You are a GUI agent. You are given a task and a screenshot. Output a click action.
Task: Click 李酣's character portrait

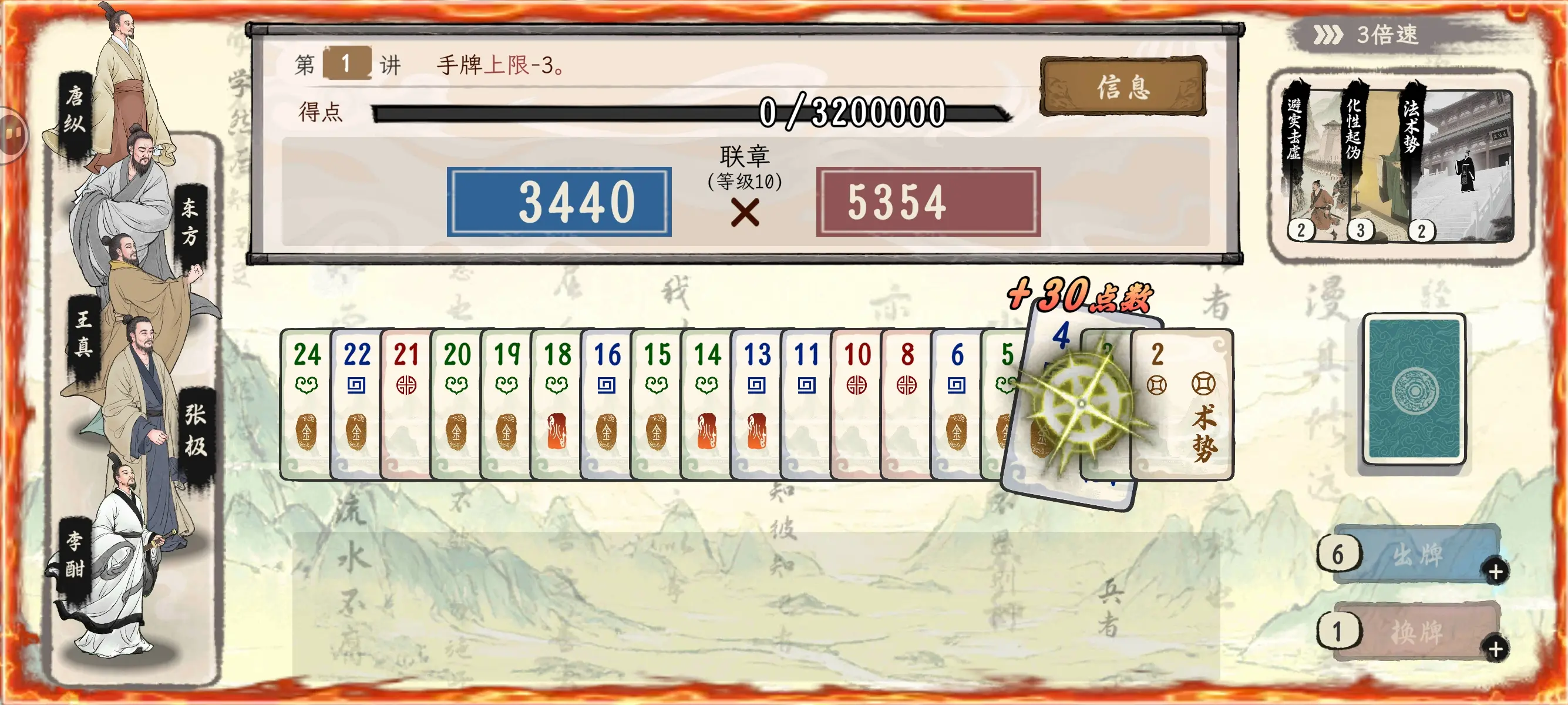click(x=122, y=548)
